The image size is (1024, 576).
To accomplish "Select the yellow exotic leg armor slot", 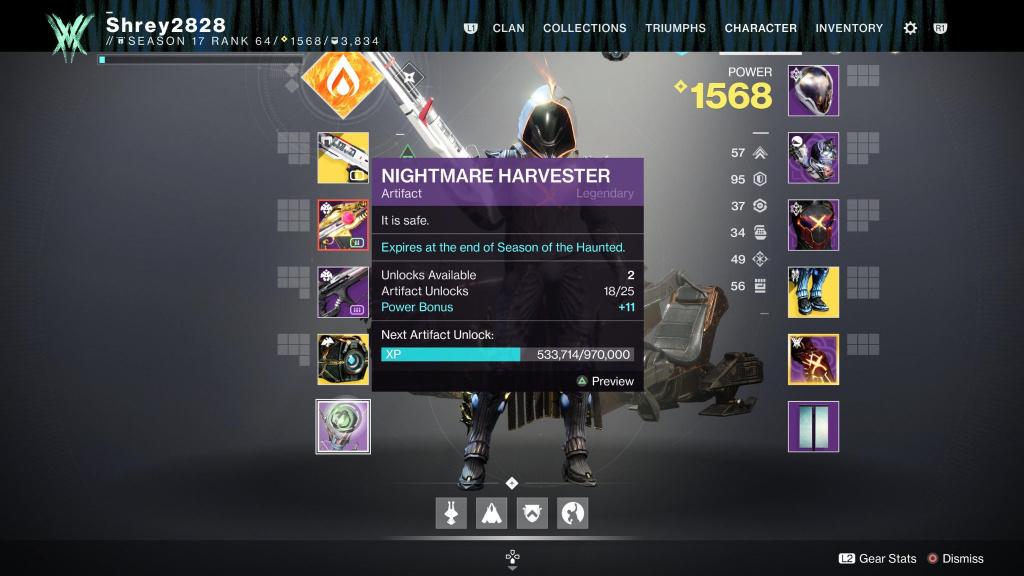I will point(813,292).
